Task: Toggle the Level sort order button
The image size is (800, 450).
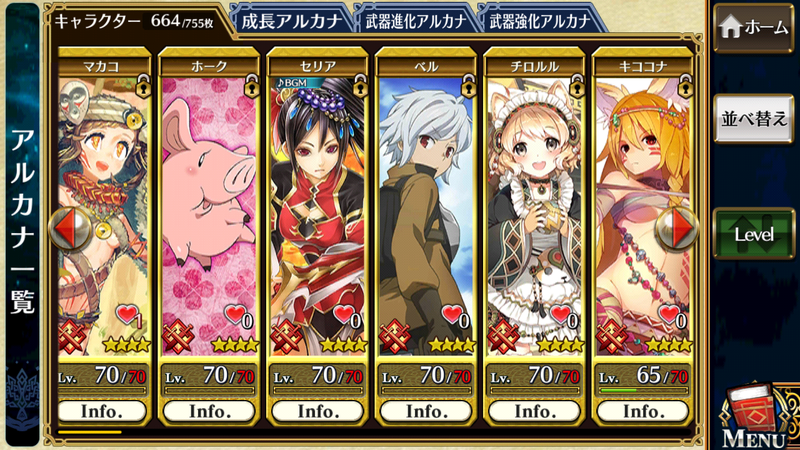Action: (753, 233)
